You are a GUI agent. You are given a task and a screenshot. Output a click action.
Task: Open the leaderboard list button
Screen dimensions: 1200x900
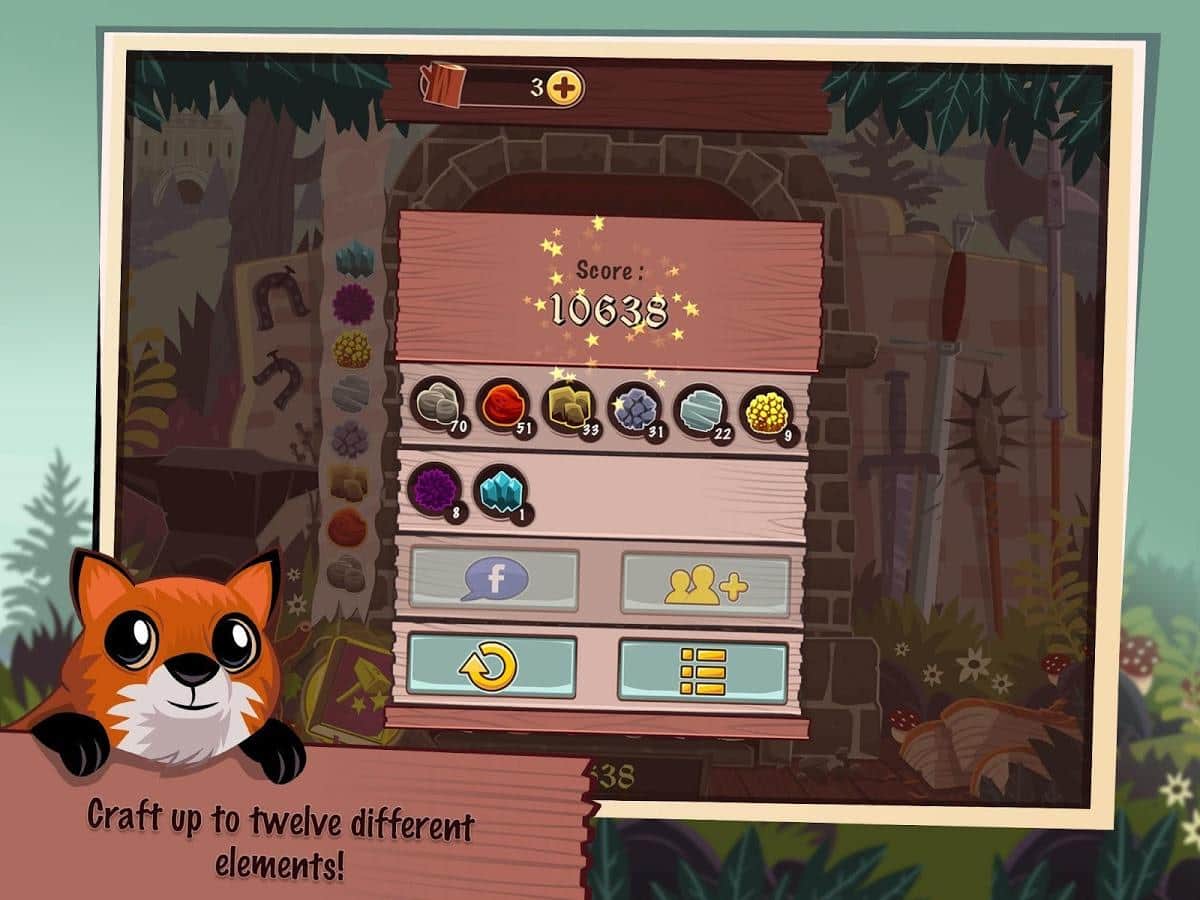pos(703,670)
